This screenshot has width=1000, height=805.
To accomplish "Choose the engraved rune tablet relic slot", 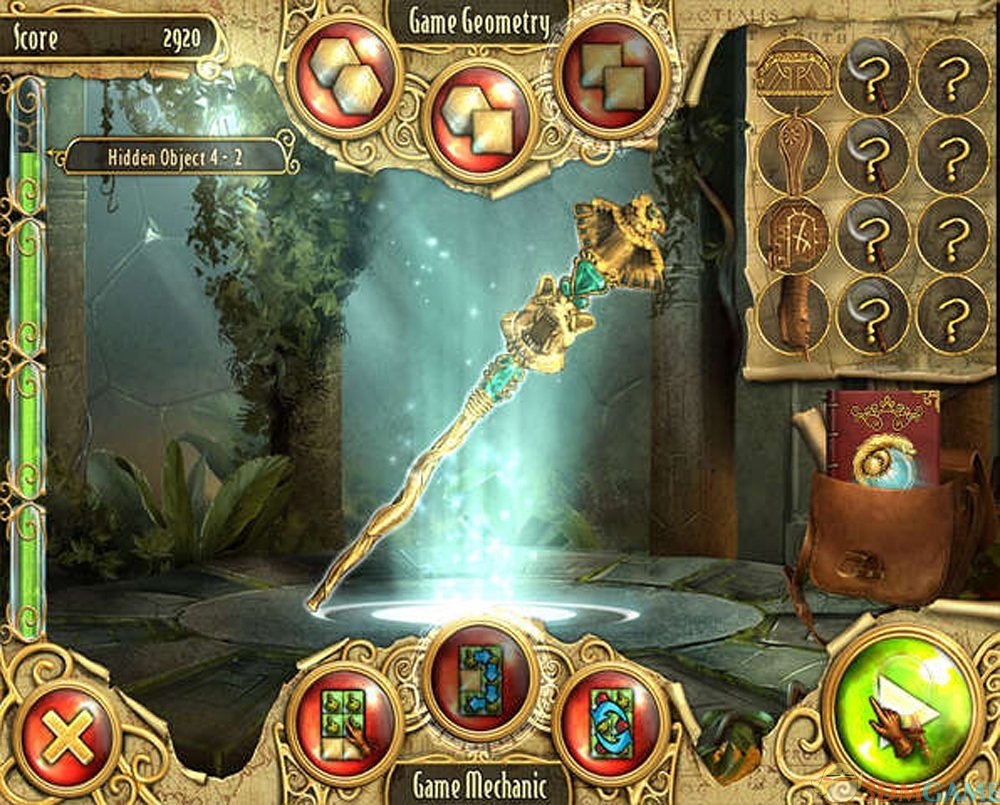I will point(793,236).
